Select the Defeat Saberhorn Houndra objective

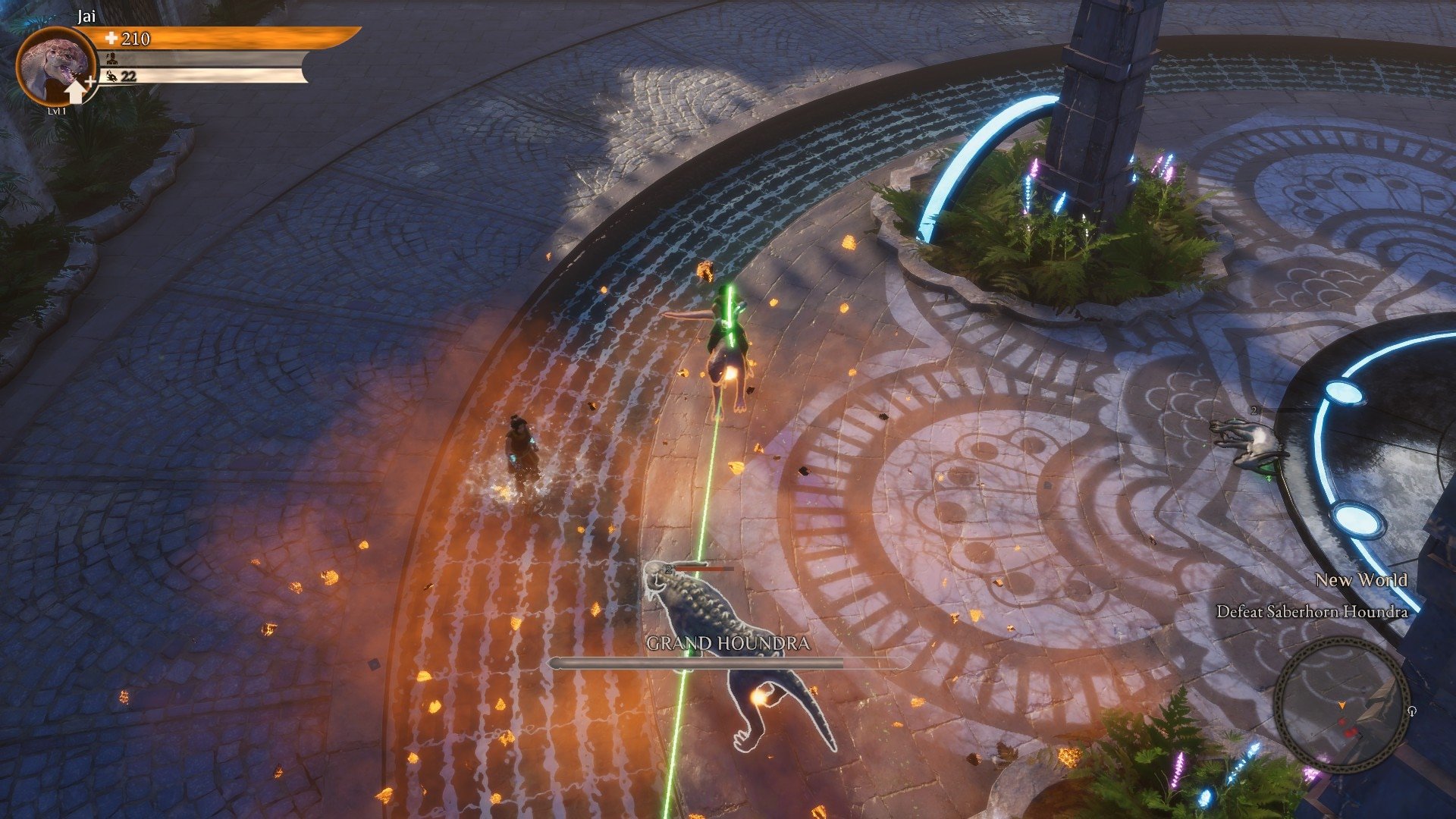coord(1312,611)
